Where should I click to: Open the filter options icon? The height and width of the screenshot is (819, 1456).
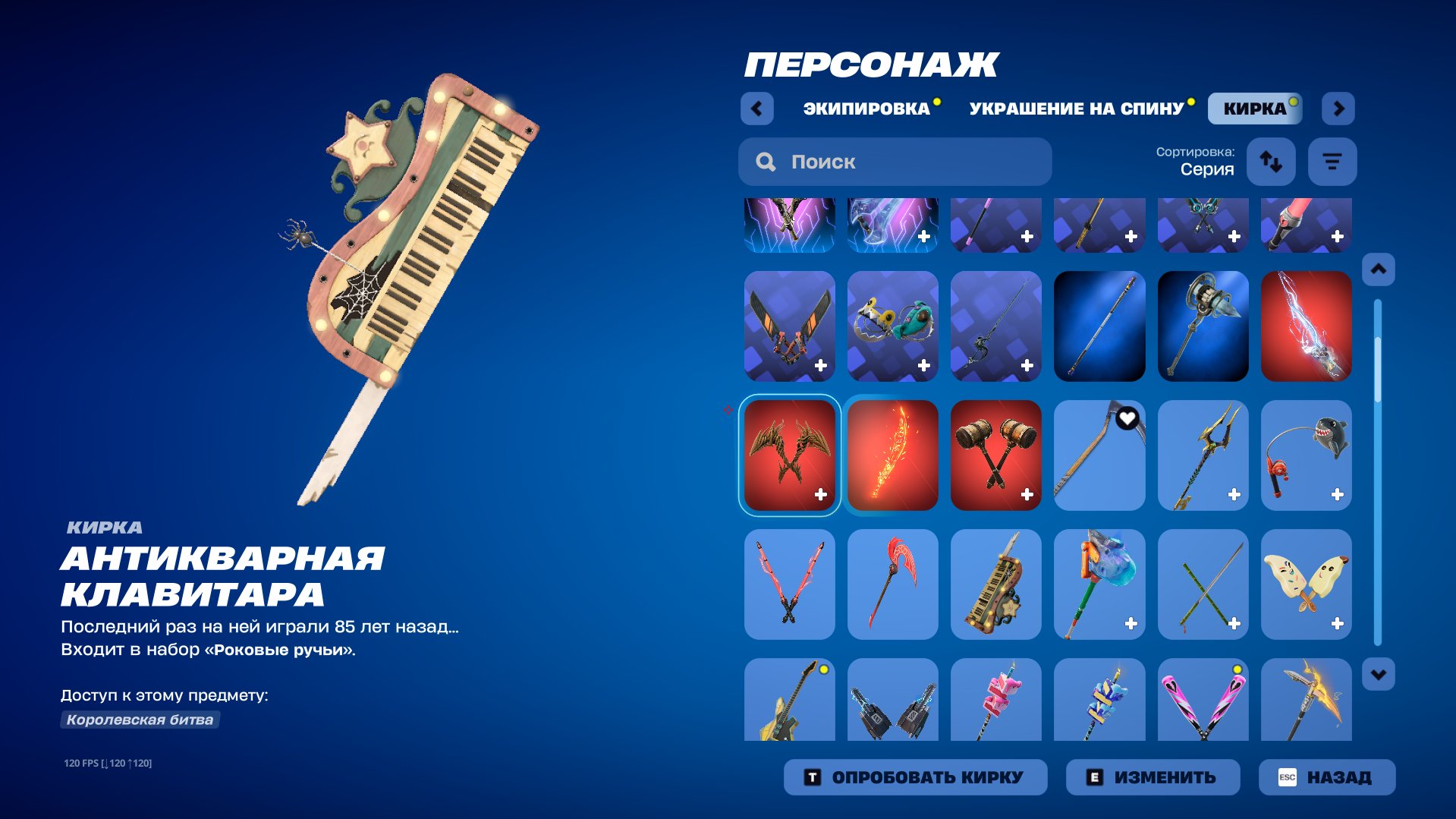point(1332,161)
